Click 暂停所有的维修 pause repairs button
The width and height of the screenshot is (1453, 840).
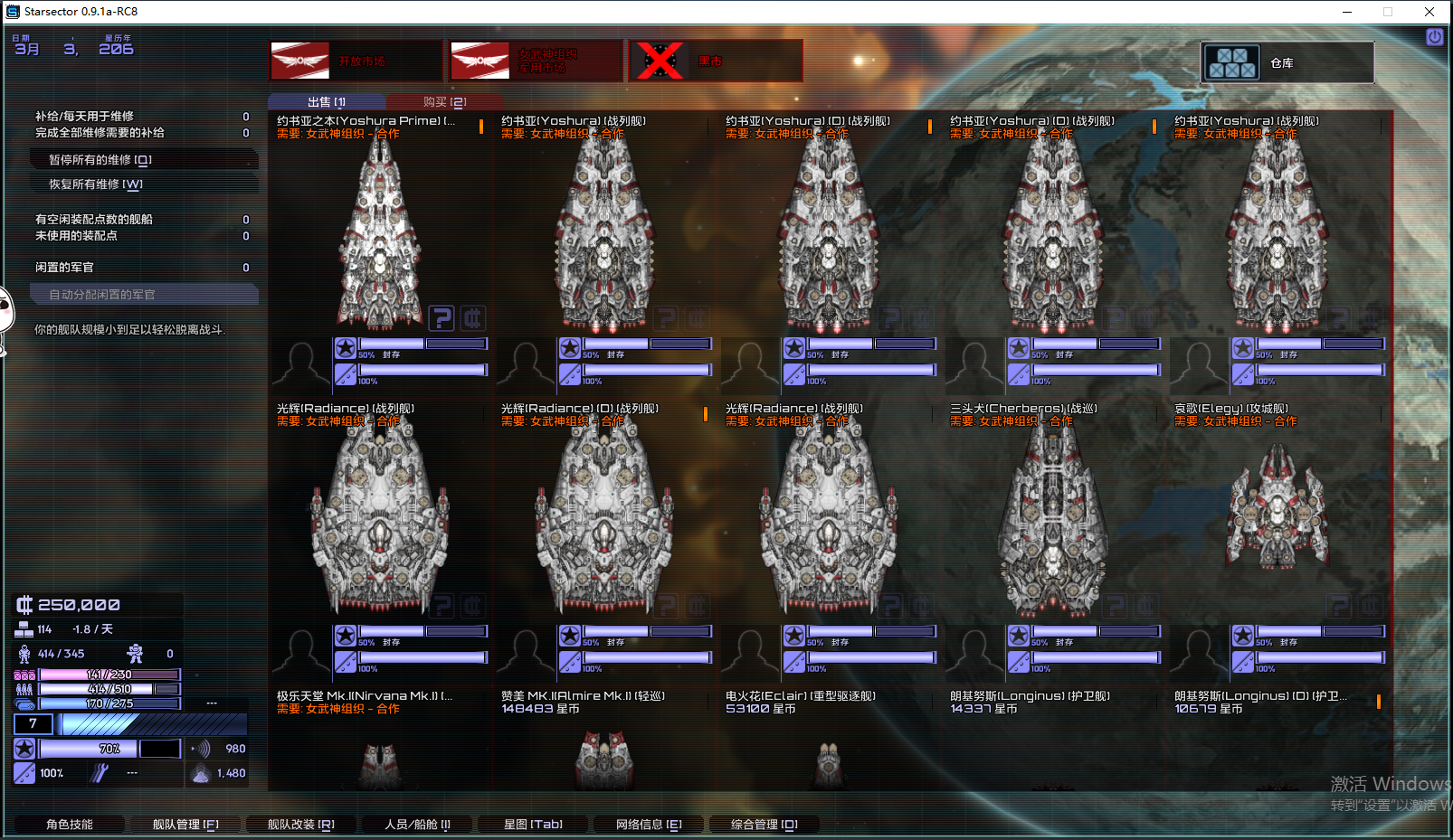(145, 160)
